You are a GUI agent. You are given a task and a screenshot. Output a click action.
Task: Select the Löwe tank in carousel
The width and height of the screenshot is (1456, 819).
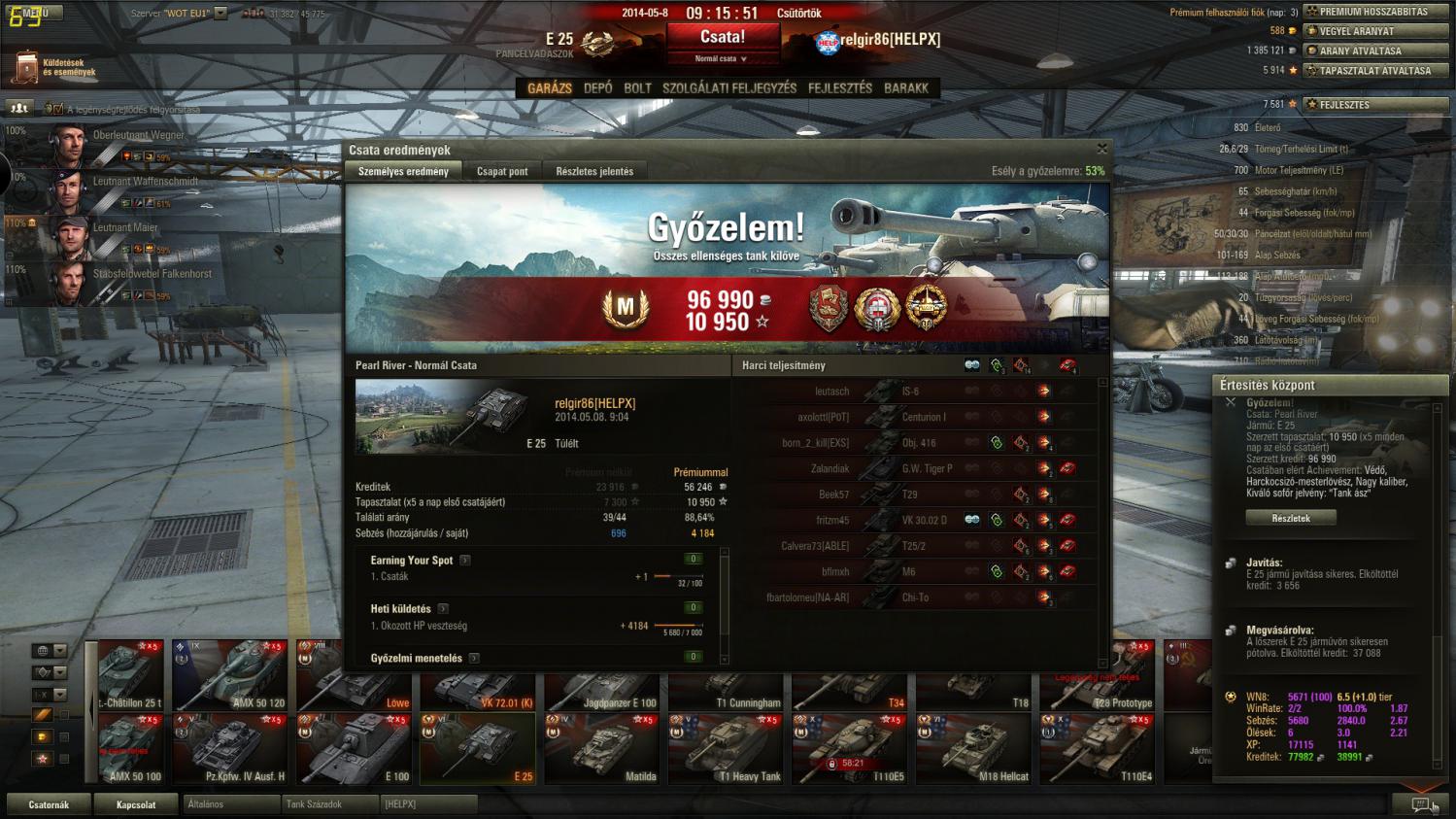click(354, 676)
